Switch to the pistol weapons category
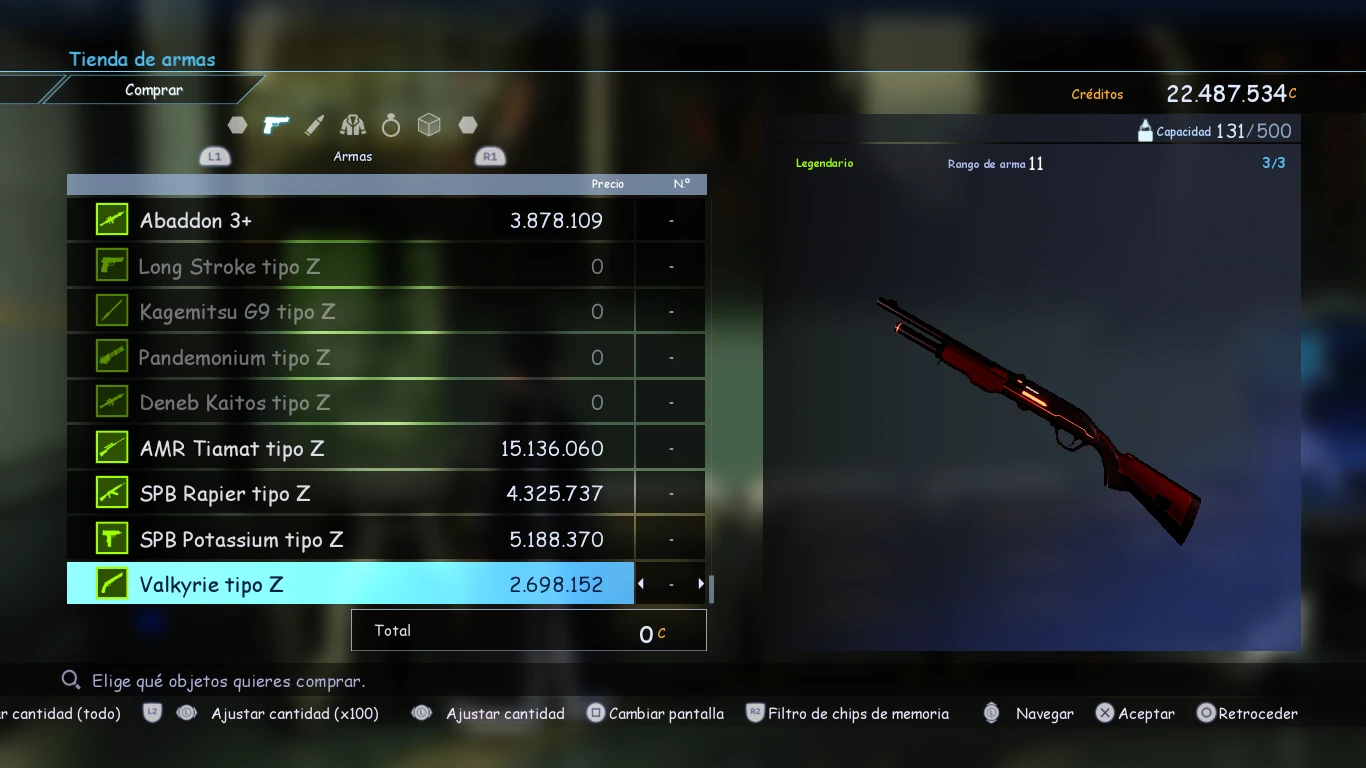 tap(275, 125)
